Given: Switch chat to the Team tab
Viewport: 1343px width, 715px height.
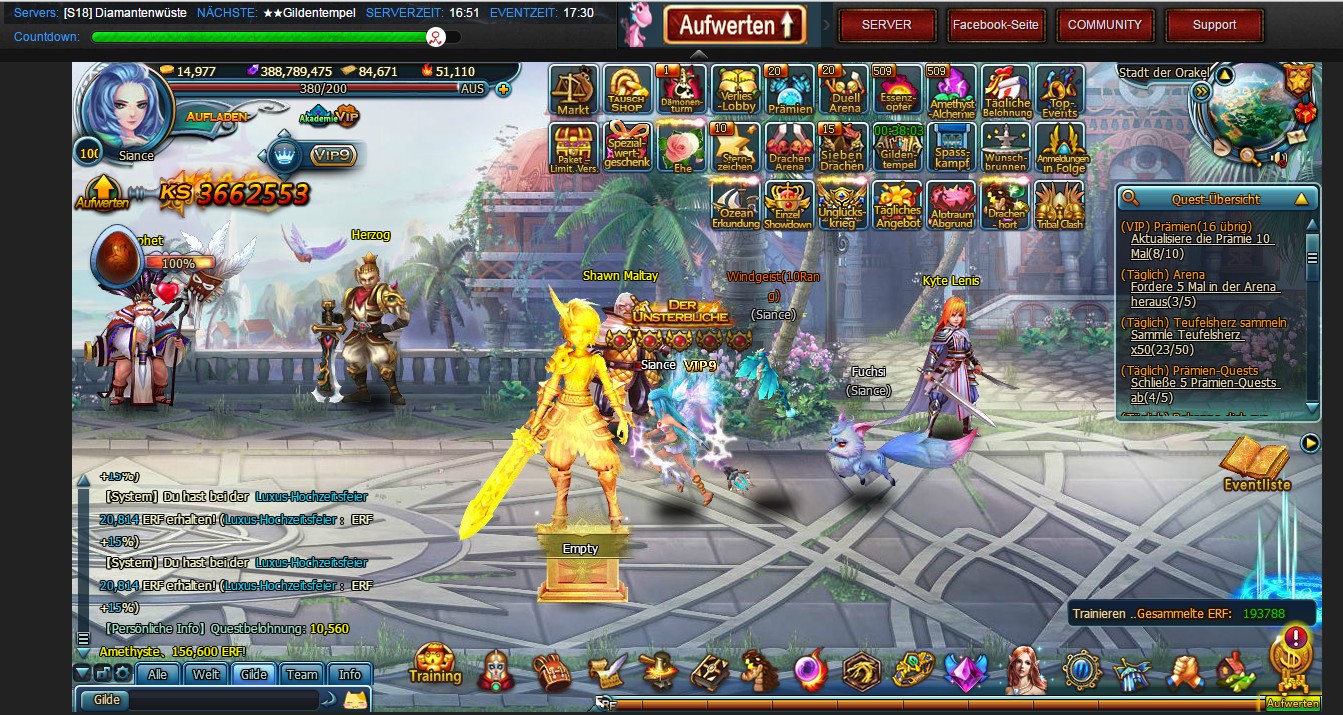Looking at the screenshot, I should tap(302, 674).
